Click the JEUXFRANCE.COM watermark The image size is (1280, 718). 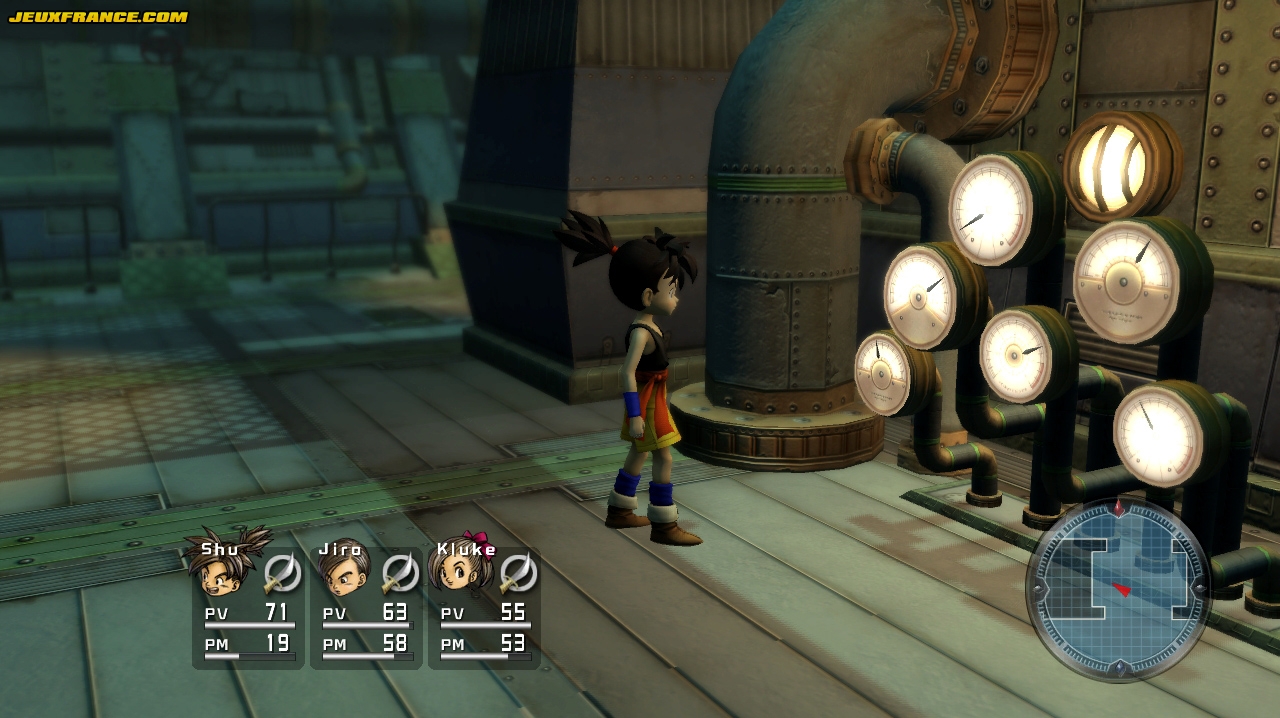[98, 16]
